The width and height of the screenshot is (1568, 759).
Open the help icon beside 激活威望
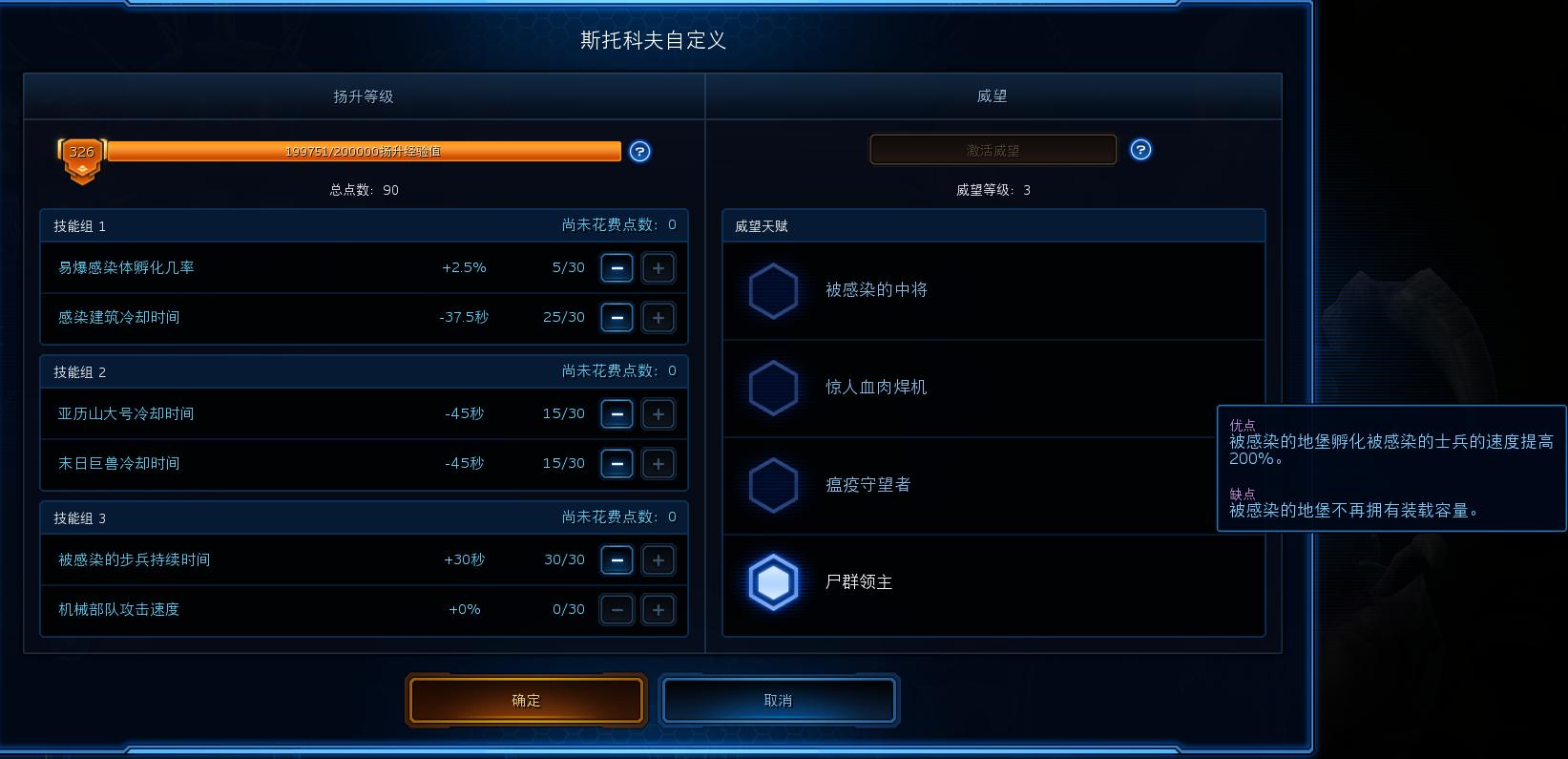1140,149
